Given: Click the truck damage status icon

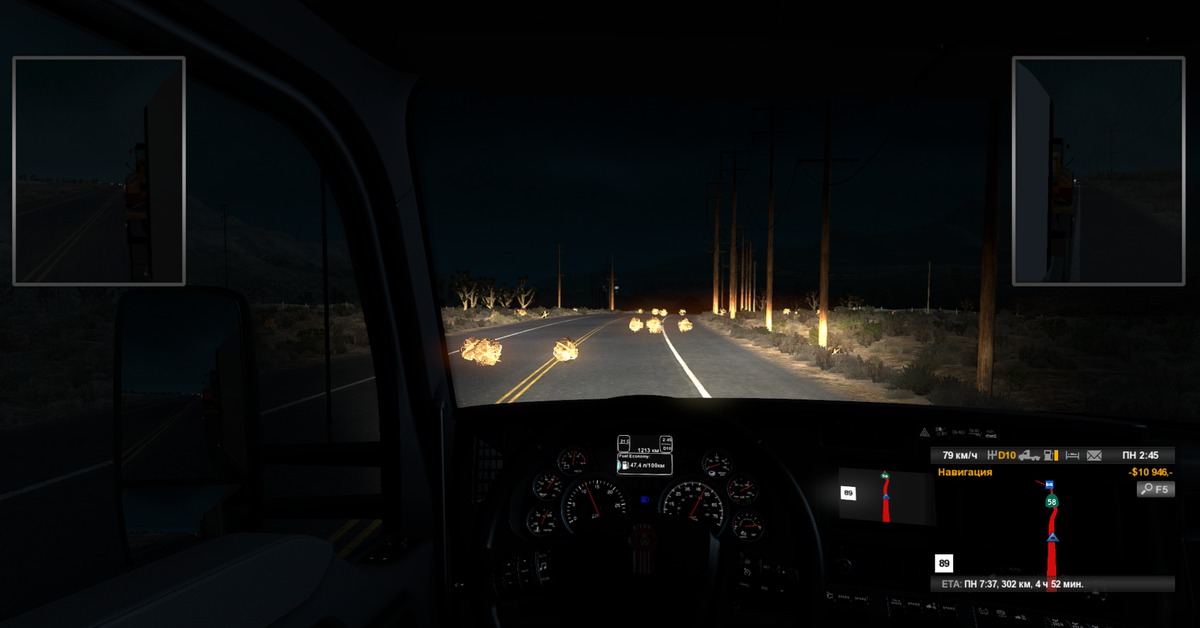Looking at the screenshot, I should pos(1029,455).
